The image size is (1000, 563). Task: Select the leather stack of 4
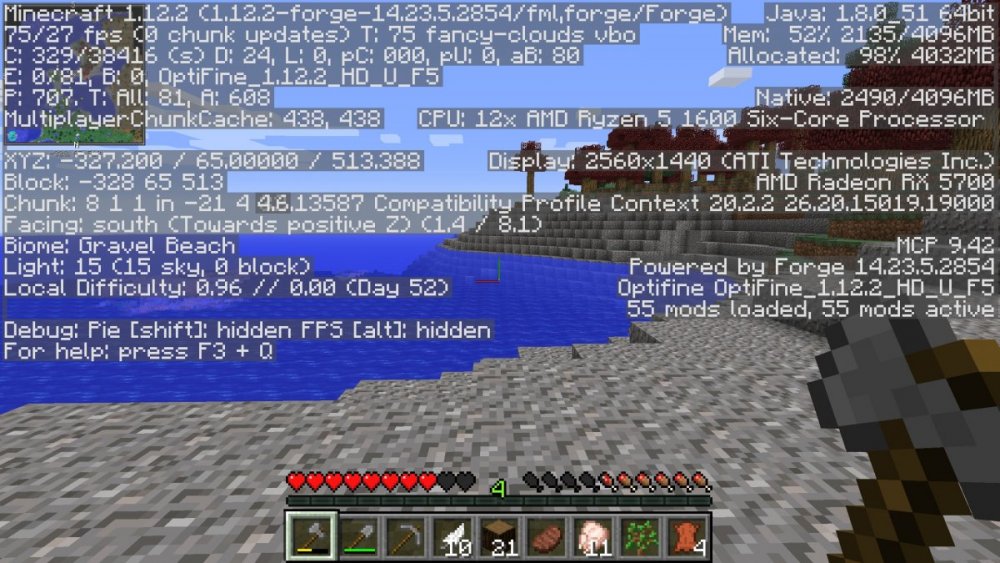click(x=686, y=537)
